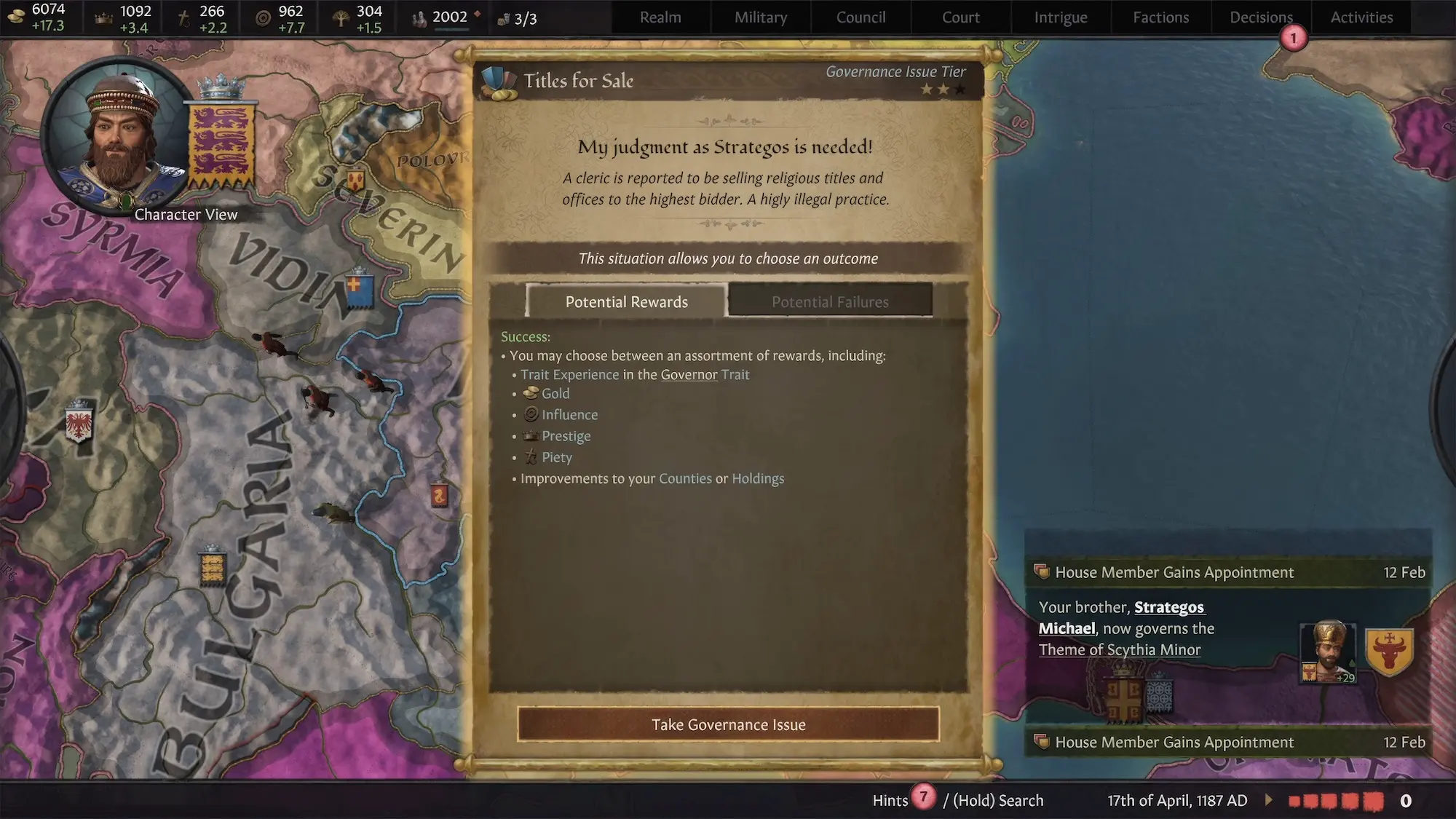Click the Search field in the bottom bar
The image size is (1456, 819).
pyautogui.click(x=997, y=801)
